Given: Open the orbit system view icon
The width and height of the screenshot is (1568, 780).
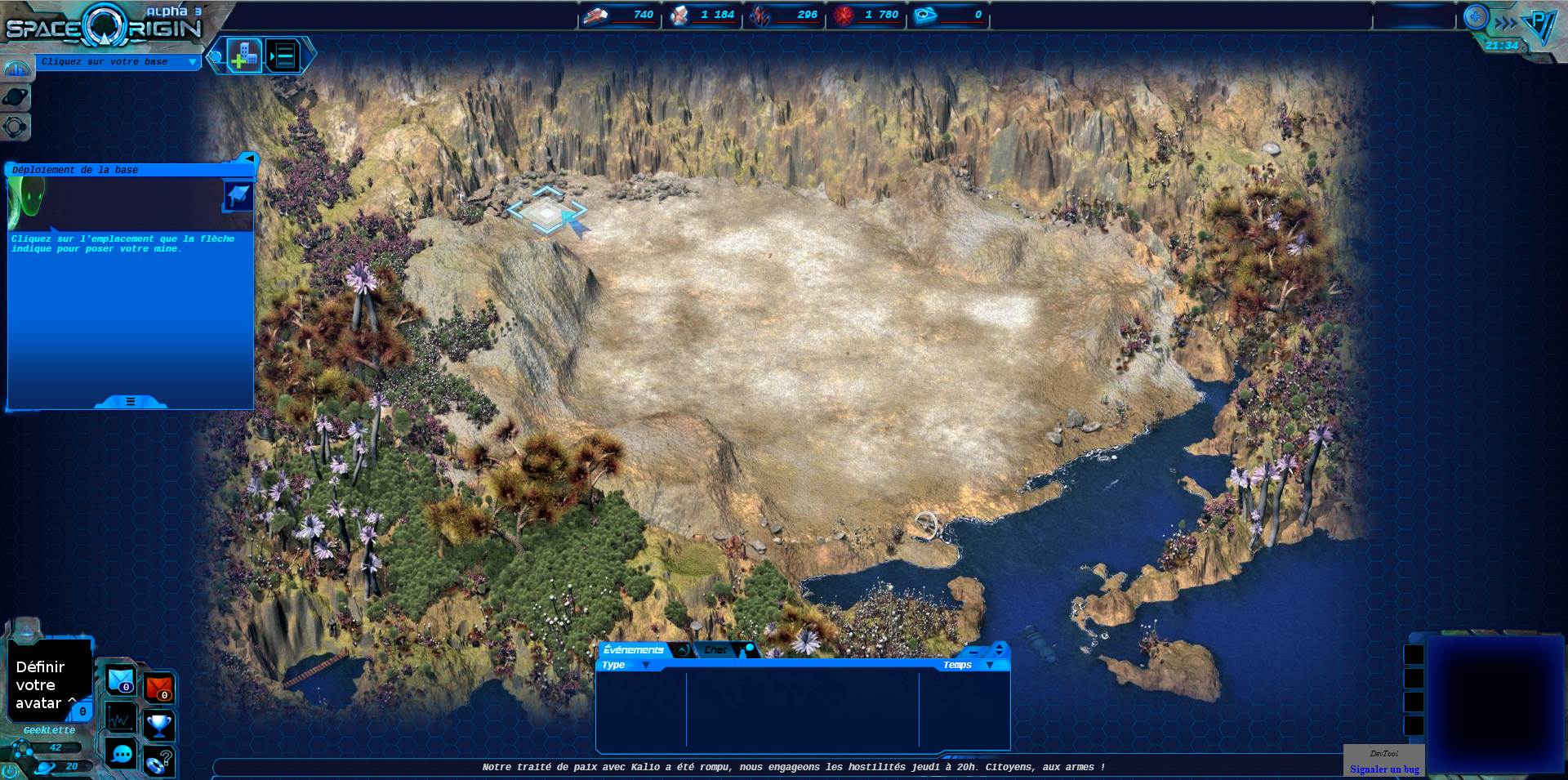Looking at the screenshot, I should (x=16, y=127).
